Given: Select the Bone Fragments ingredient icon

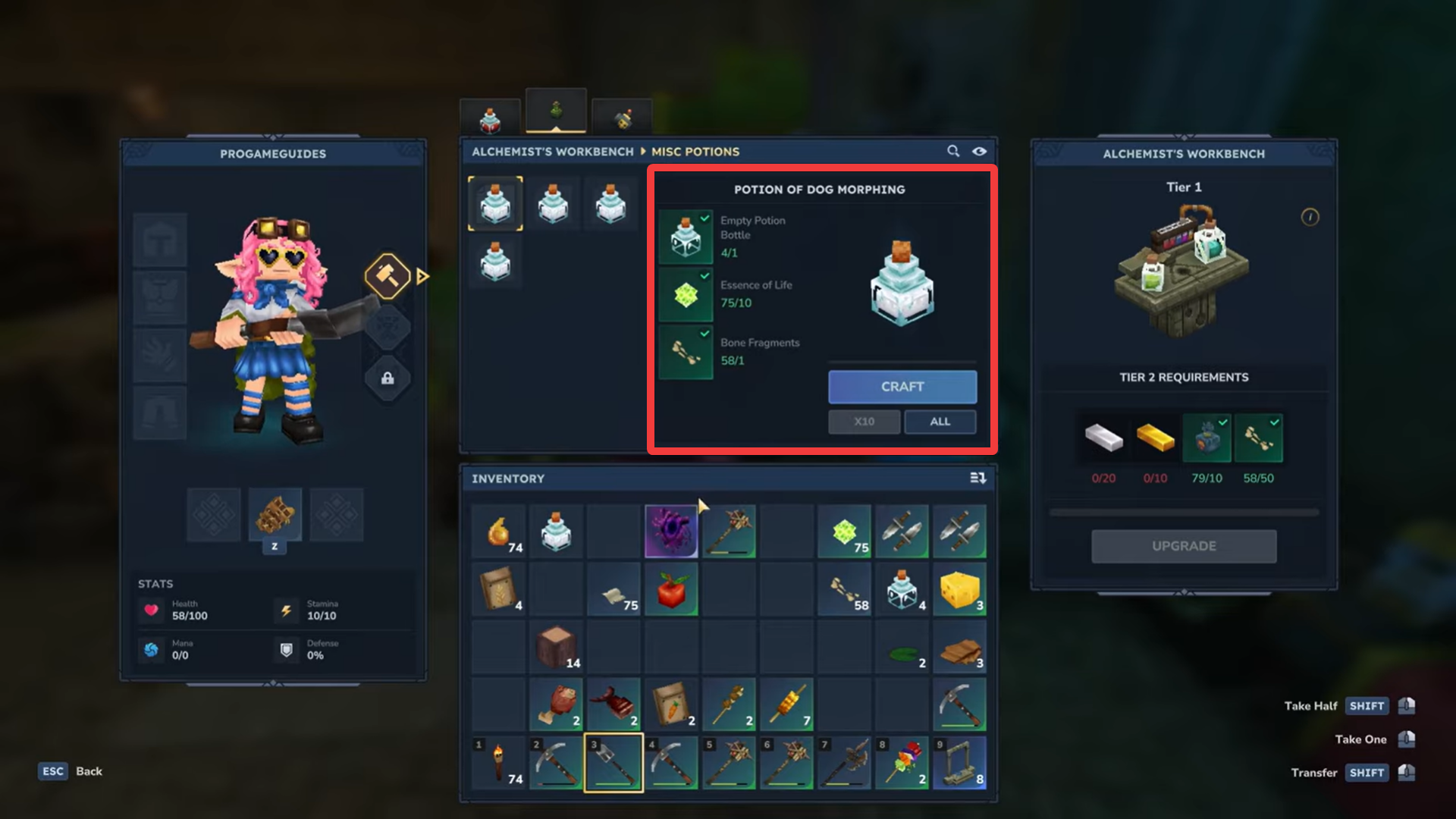Looking at the screenshot, I should point(686,353).
